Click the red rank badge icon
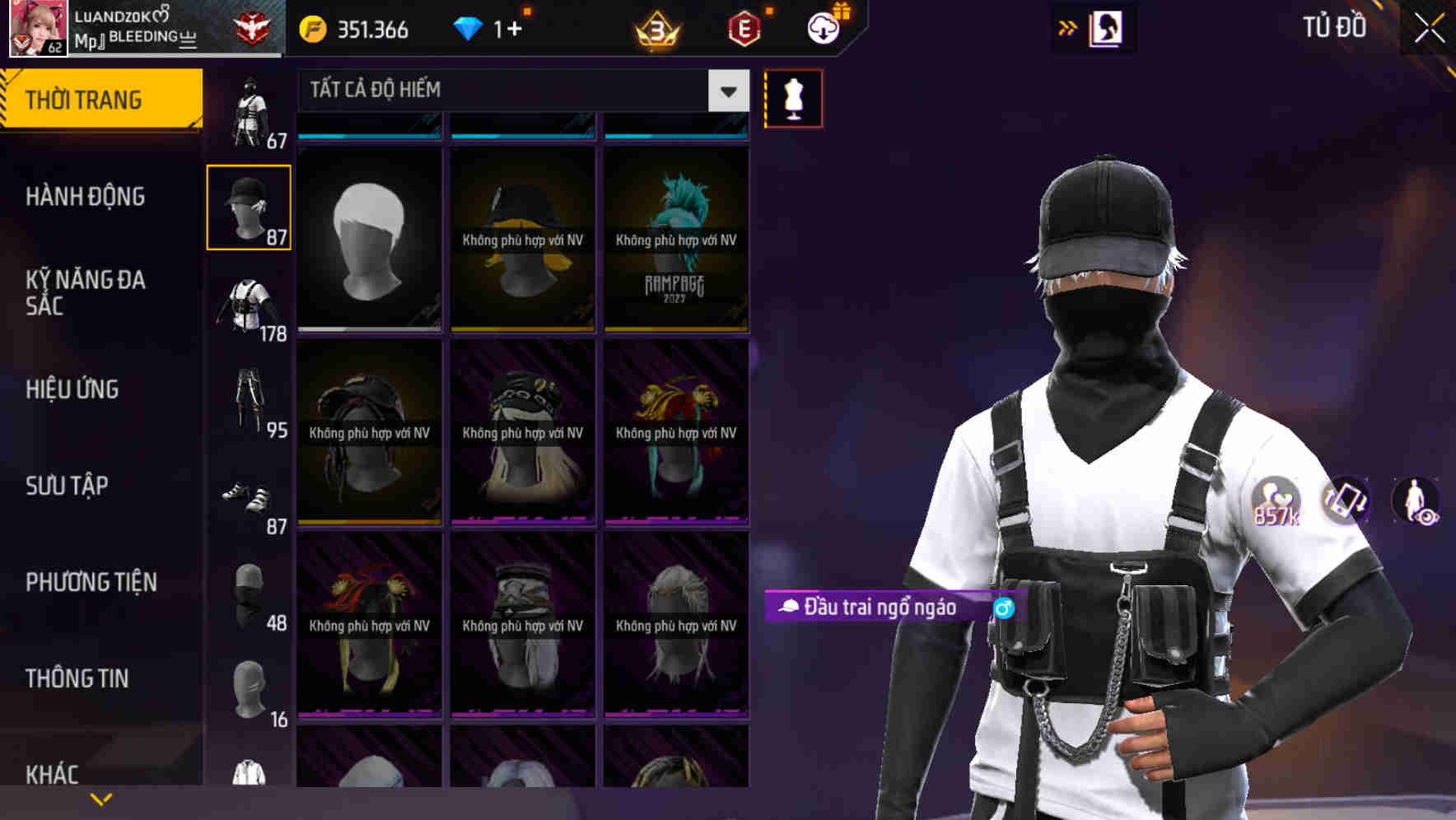Image resolution: width=1456 pixels, height=820 pixels. click(251, 27)
